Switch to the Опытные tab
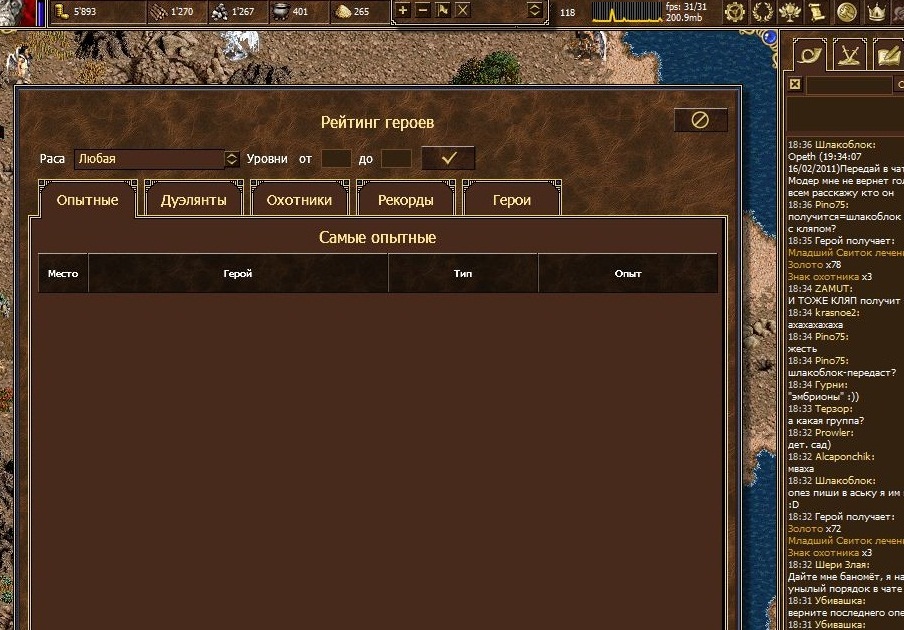The image size is (904, 630). (x=87, y=200)
